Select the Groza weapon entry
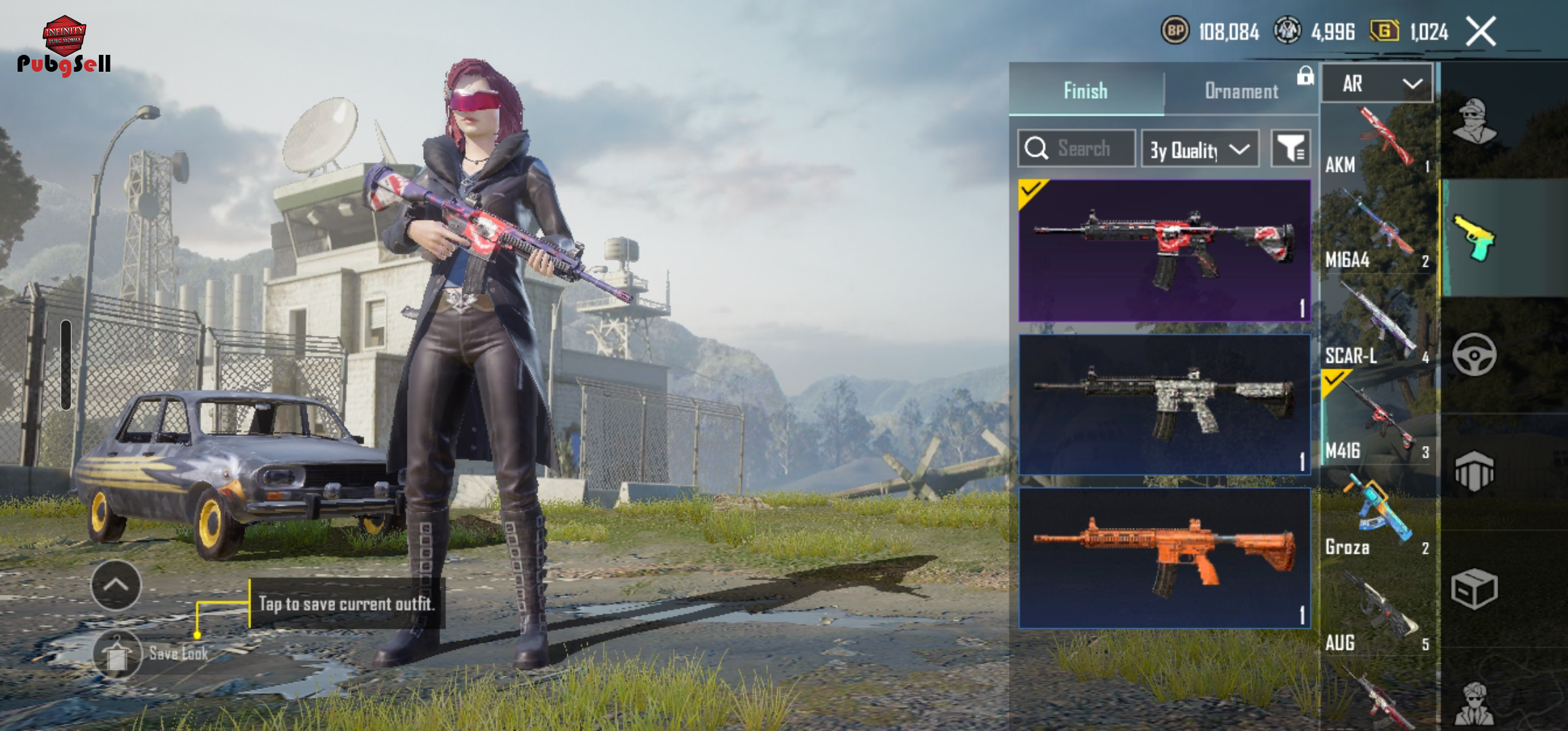This screenshot has width=1568, height=731. 1378,520
